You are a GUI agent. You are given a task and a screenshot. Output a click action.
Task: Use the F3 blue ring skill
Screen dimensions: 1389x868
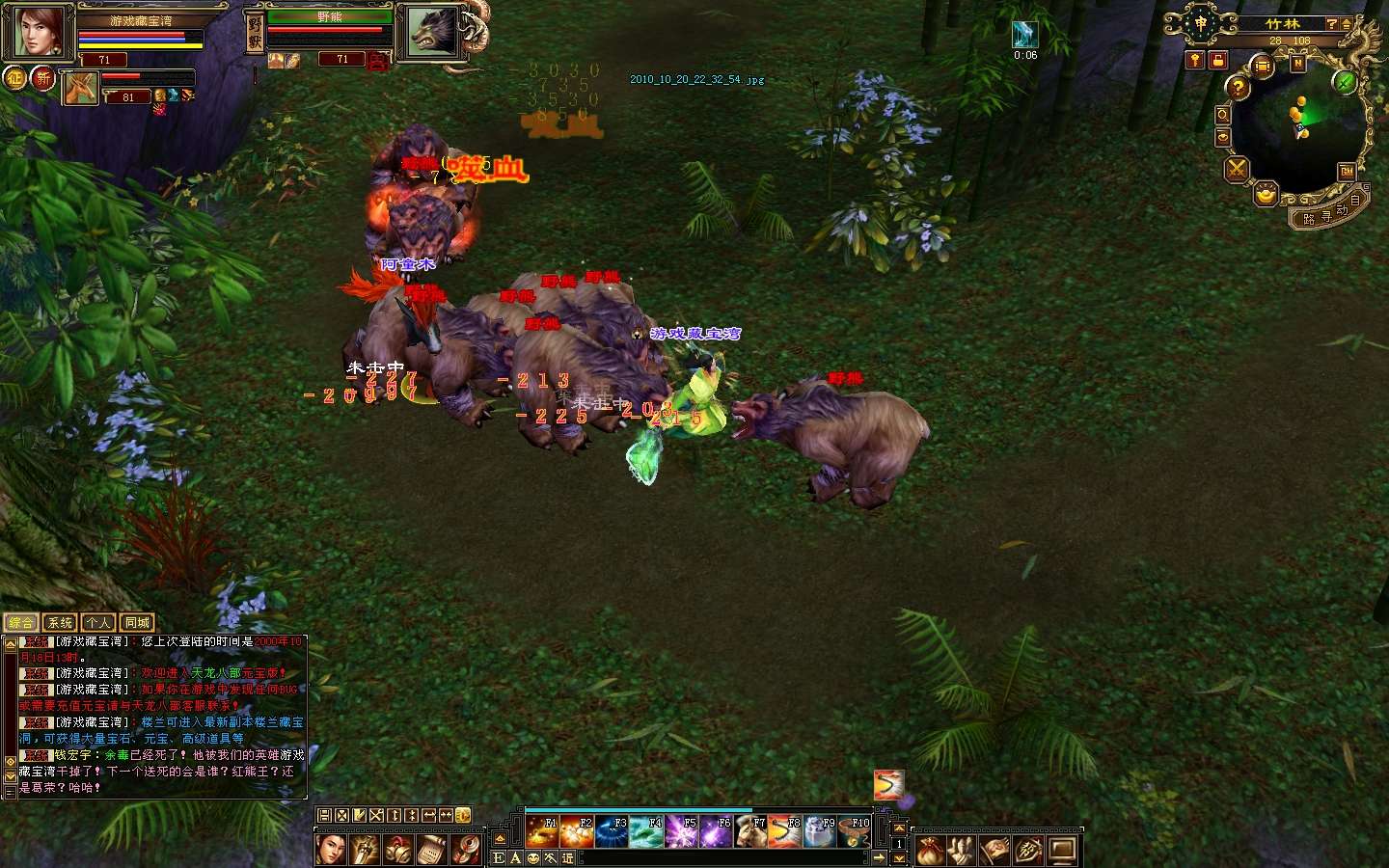(x=611, y=831)
